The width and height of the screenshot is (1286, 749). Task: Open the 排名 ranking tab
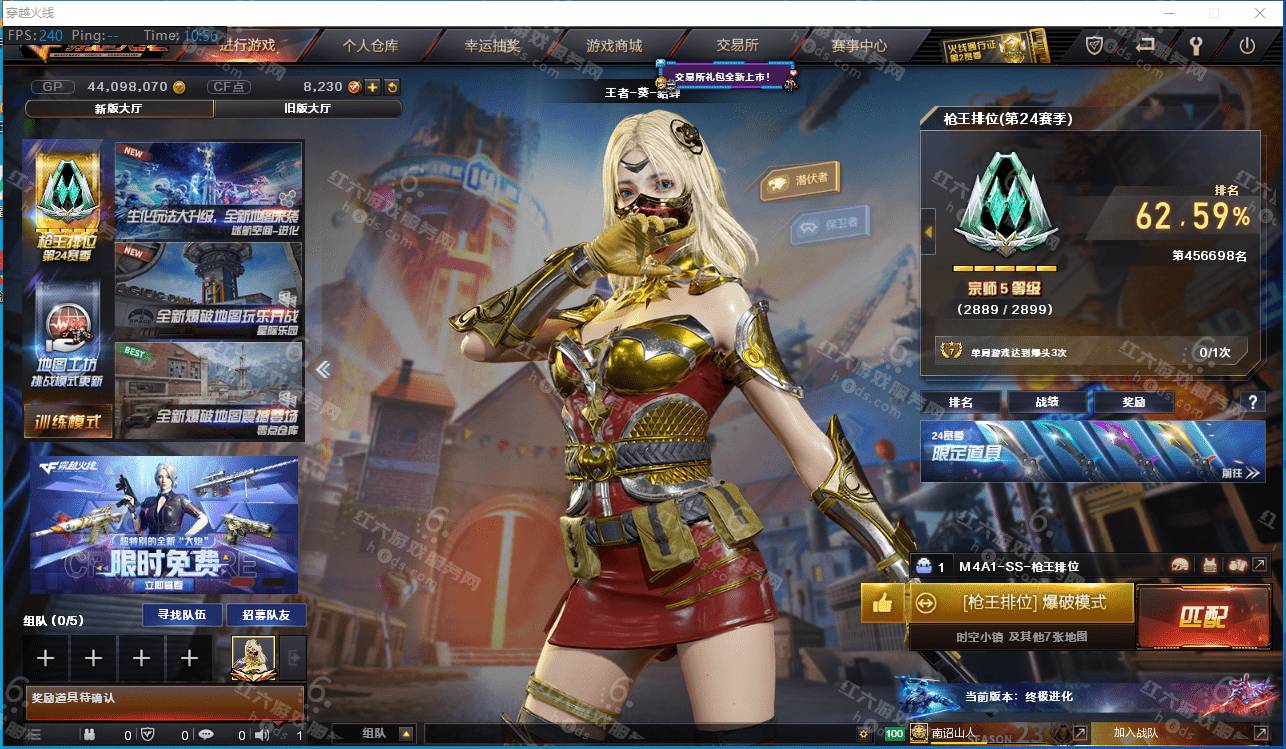(960, 402)
